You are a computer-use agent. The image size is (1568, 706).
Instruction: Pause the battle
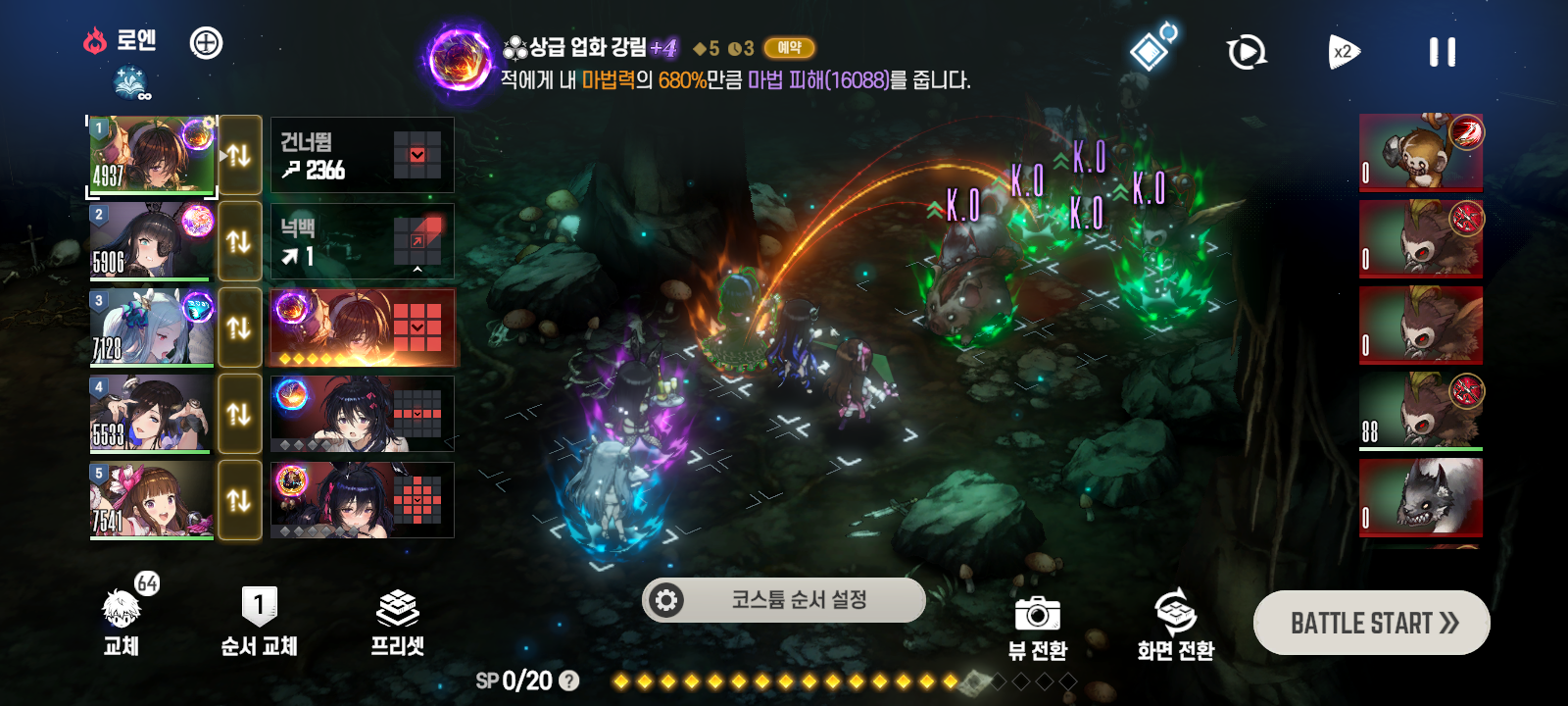[1442, 52]
